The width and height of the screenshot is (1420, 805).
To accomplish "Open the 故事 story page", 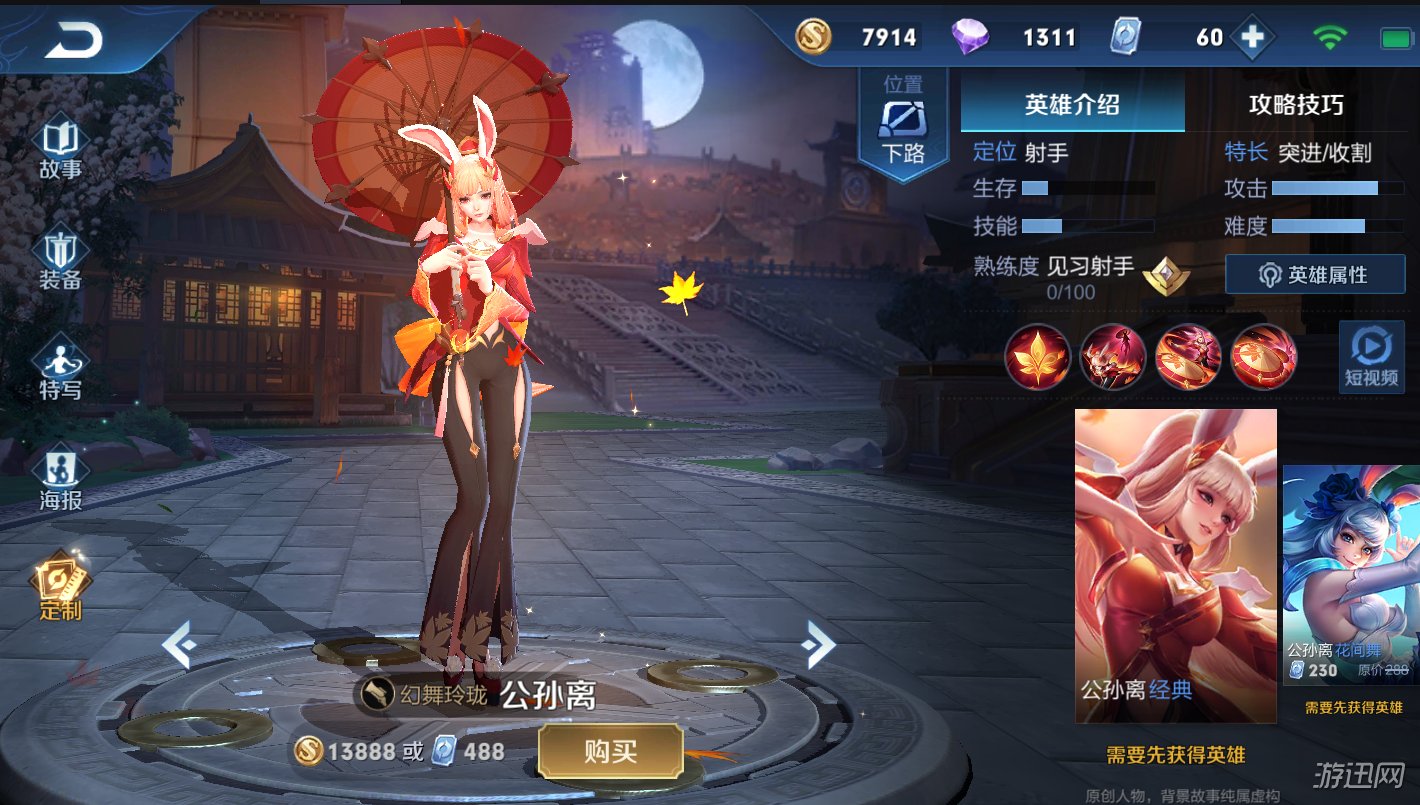I will (x=60, y=150).
